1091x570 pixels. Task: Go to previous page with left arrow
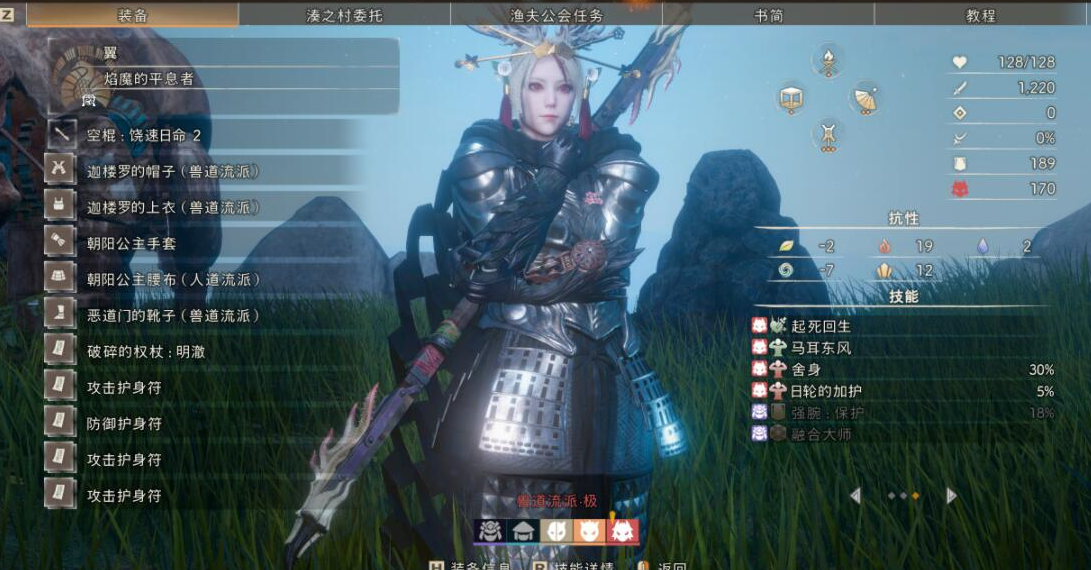pyautogui.click(x=855, y=496)
